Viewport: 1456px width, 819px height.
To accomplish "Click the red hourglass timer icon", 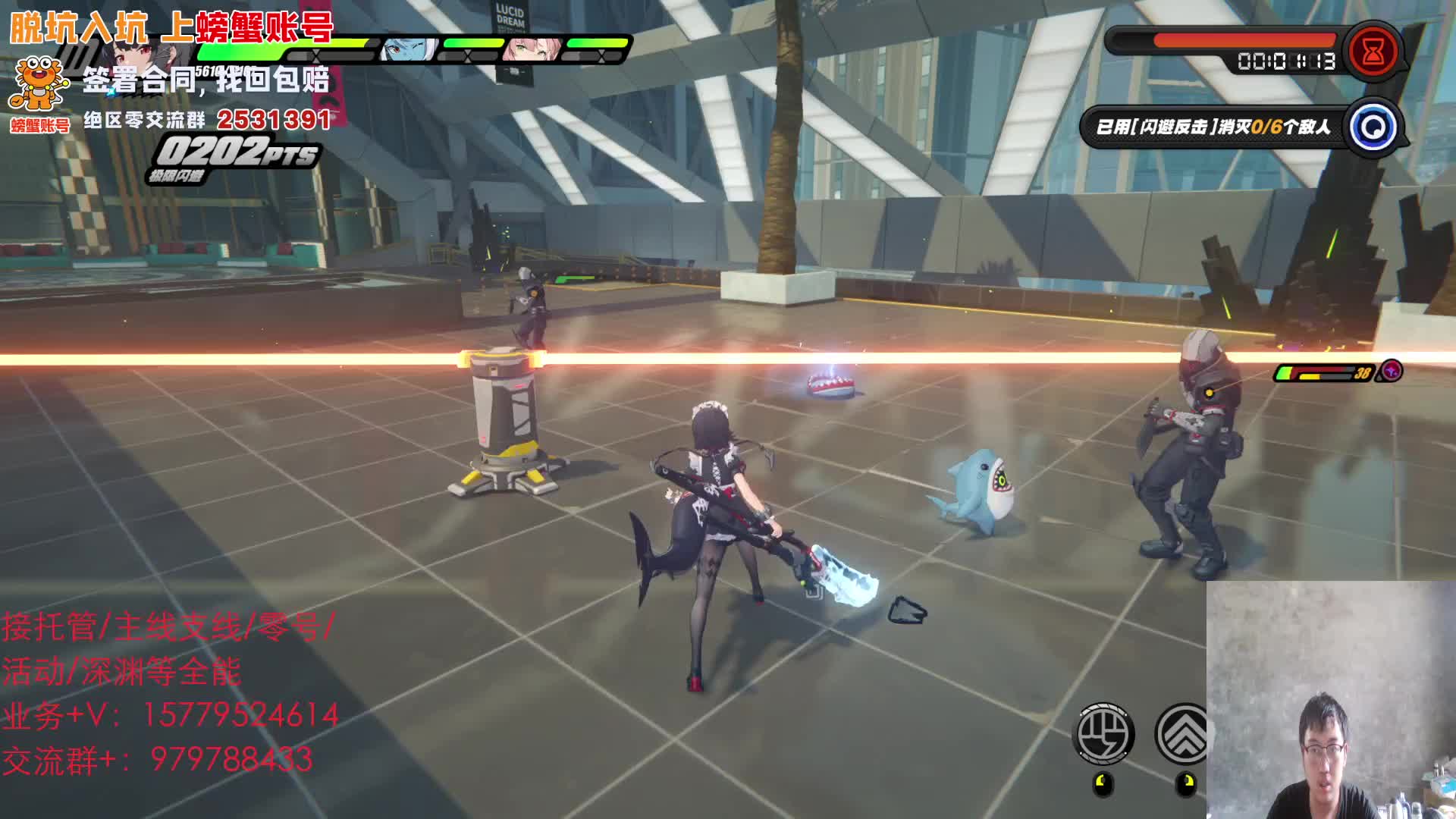I will pos(1373,52).
